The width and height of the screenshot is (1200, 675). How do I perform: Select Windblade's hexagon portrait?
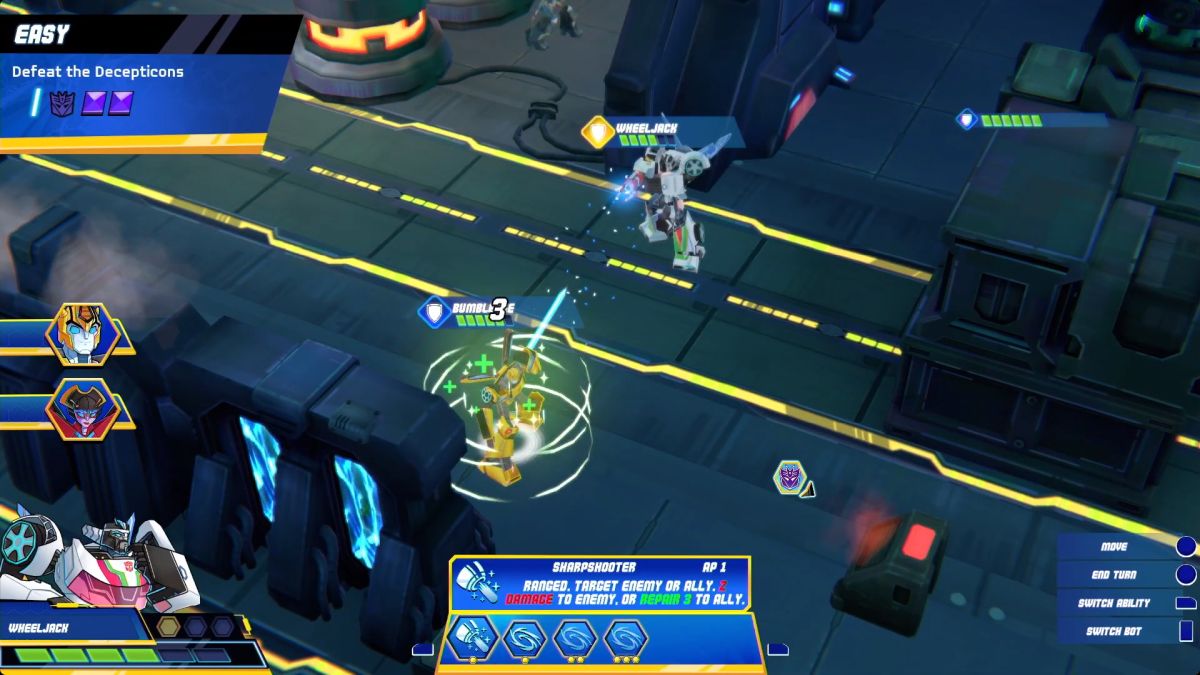(x=82, y=410)
